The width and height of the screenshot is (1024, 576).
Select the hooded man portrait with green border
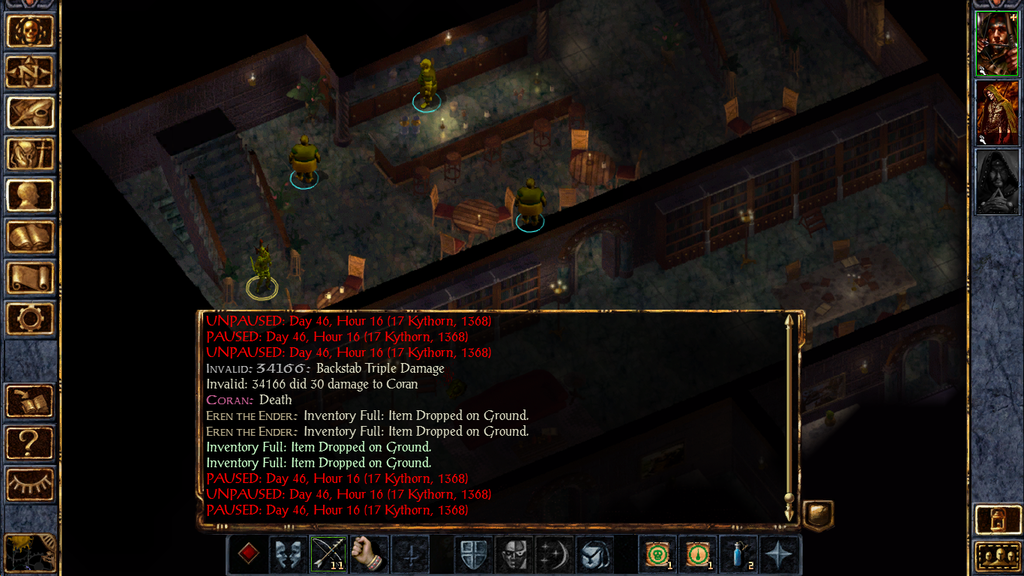996,43
